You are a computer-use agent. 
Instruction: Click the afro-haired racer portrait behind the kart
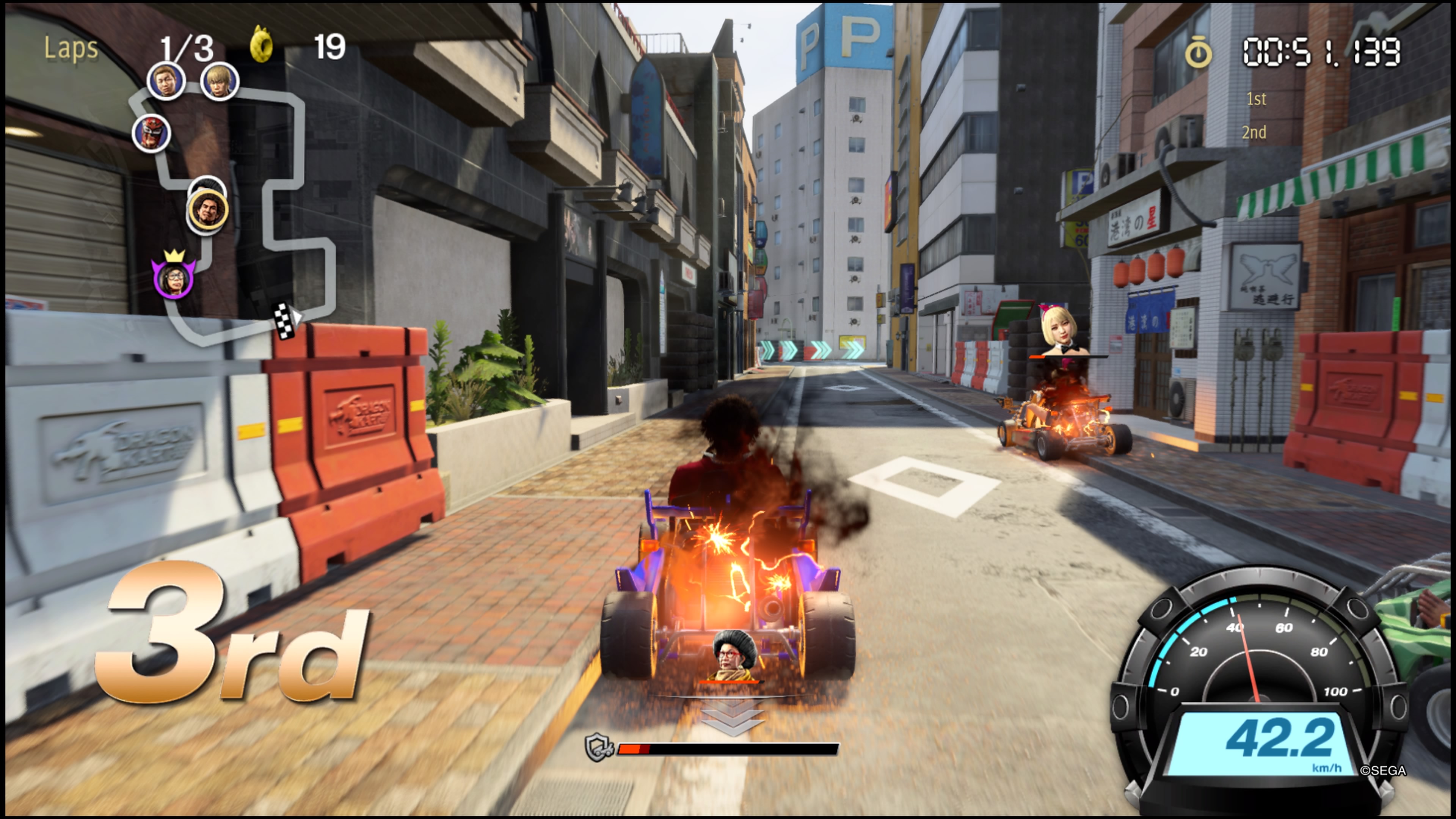click(x=733, y=655)
